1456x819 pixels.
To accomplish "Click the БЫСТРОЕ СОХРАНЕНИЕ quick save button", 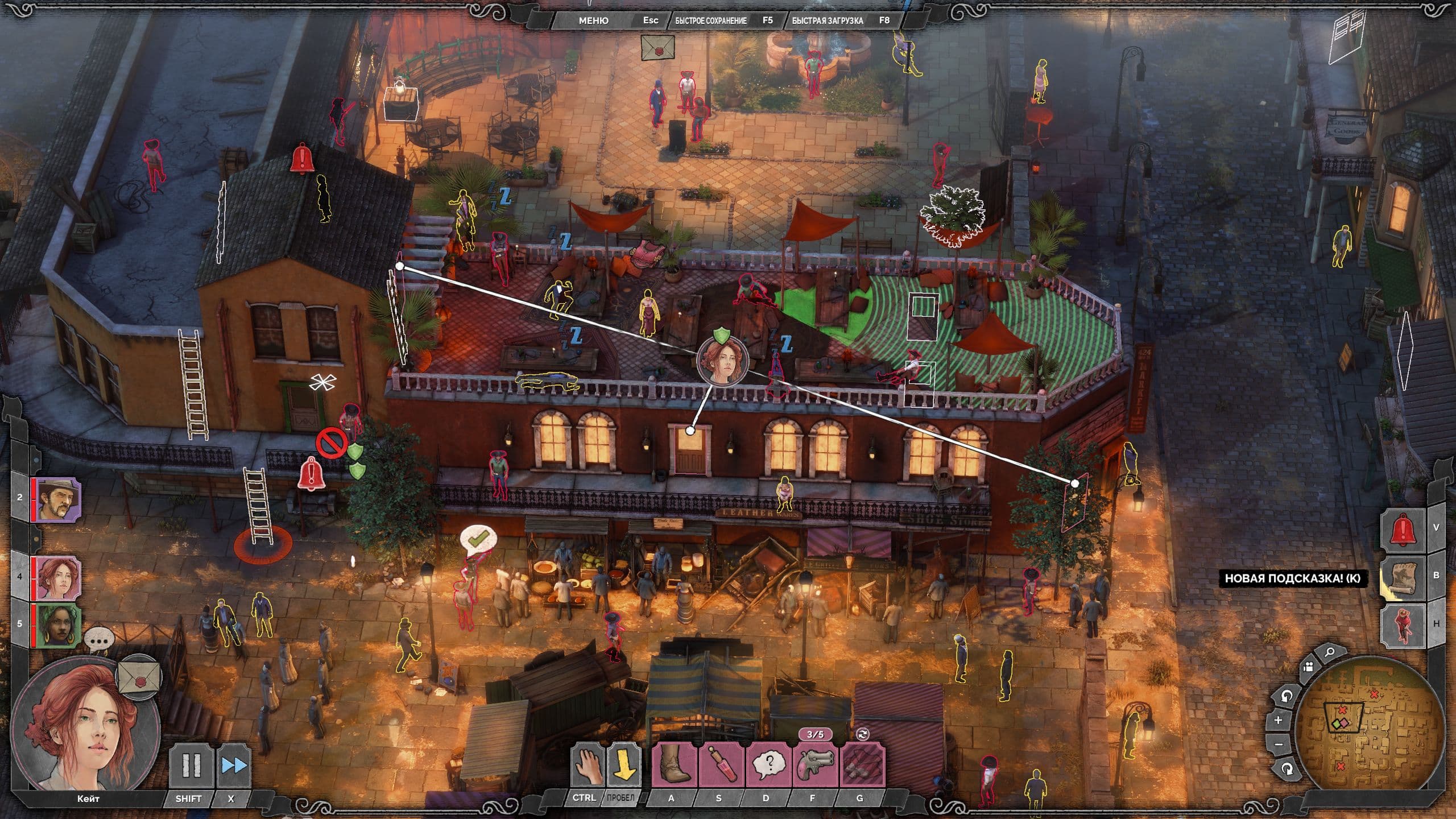I will (x=711, y=20).
